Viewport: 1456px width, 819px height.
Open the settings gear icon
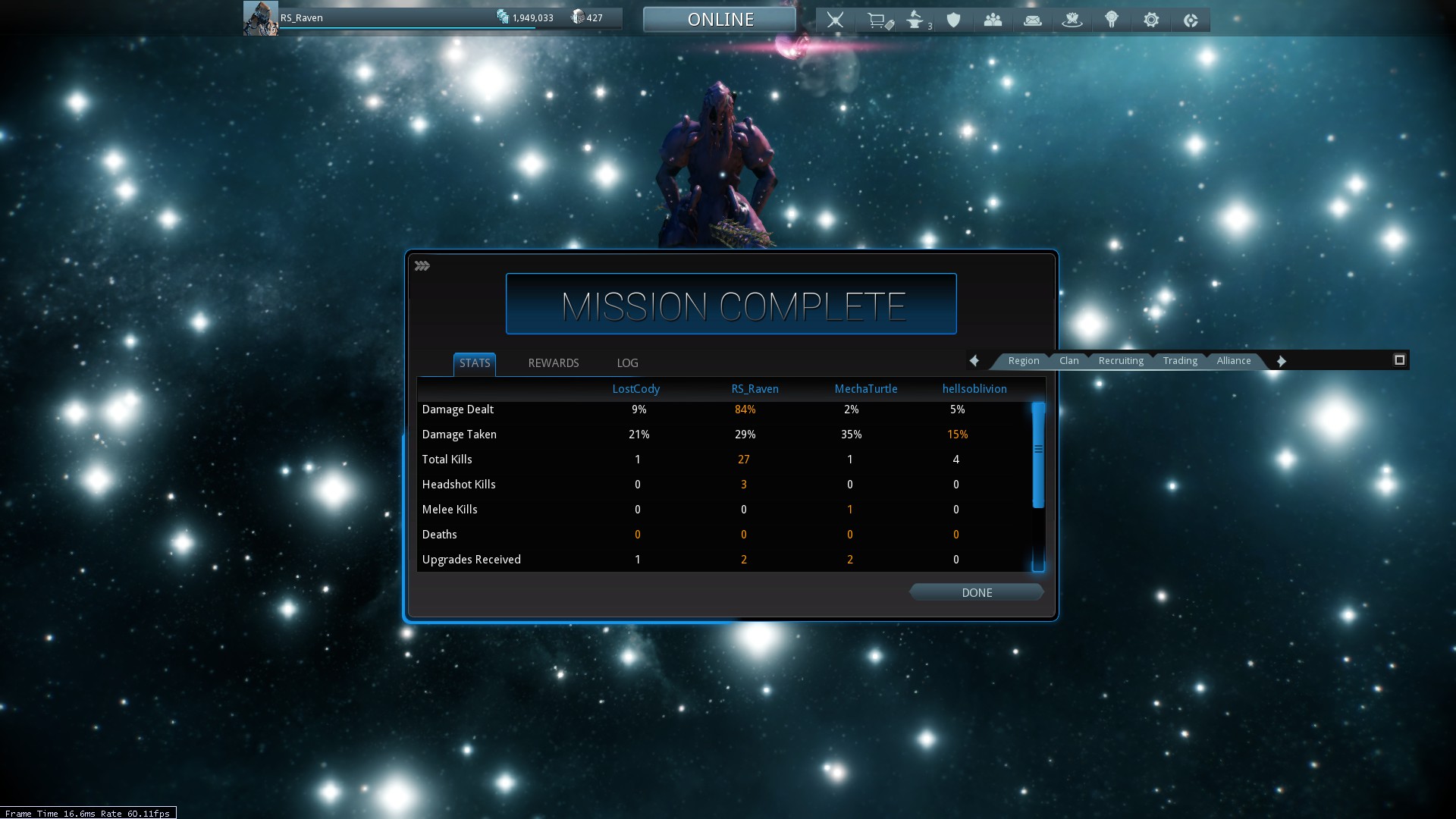[x=1151, y=20]
